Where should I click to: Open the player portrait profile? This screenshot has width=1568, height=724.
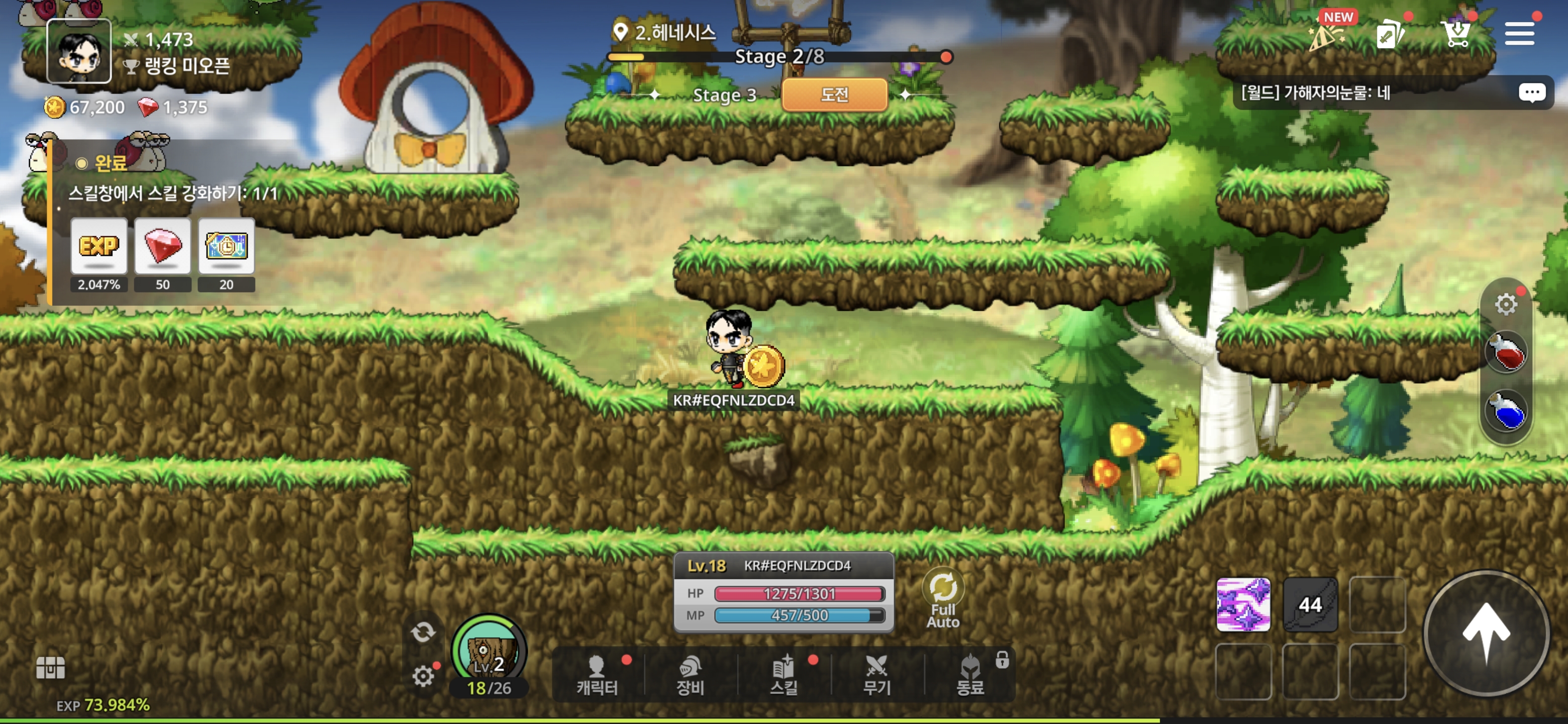(79, 51)
